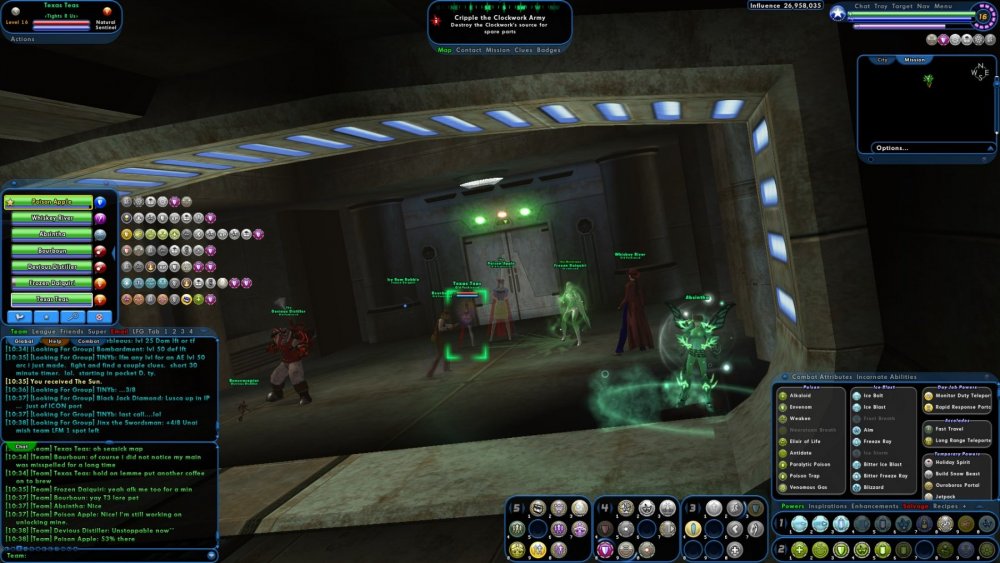The height and width of the screenshot is (563, 1000).
Task: Open the Combat chat filter tab
Action: (x=88, y=341)
